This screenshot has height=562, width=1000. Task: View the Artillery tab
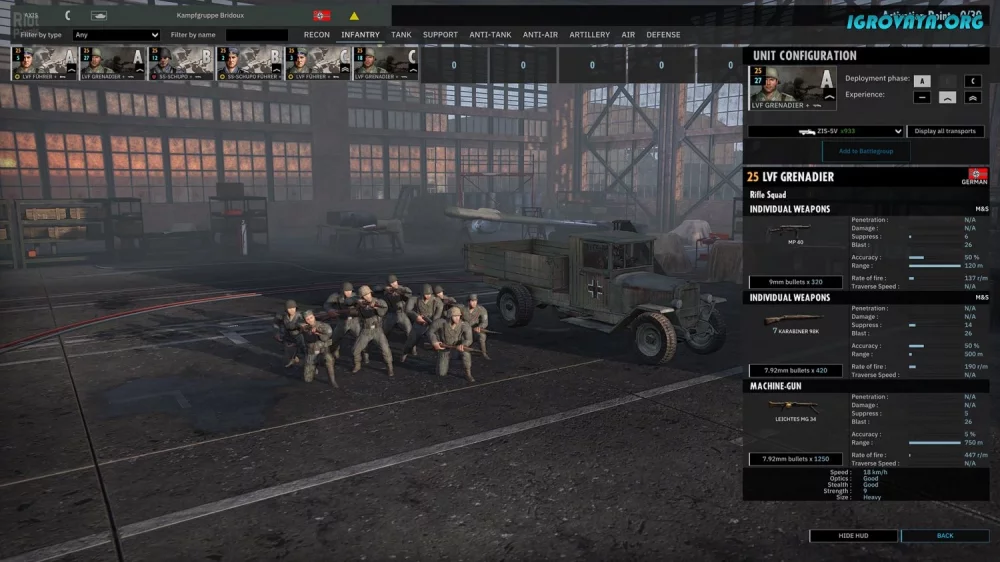click(x=589, y=35)
